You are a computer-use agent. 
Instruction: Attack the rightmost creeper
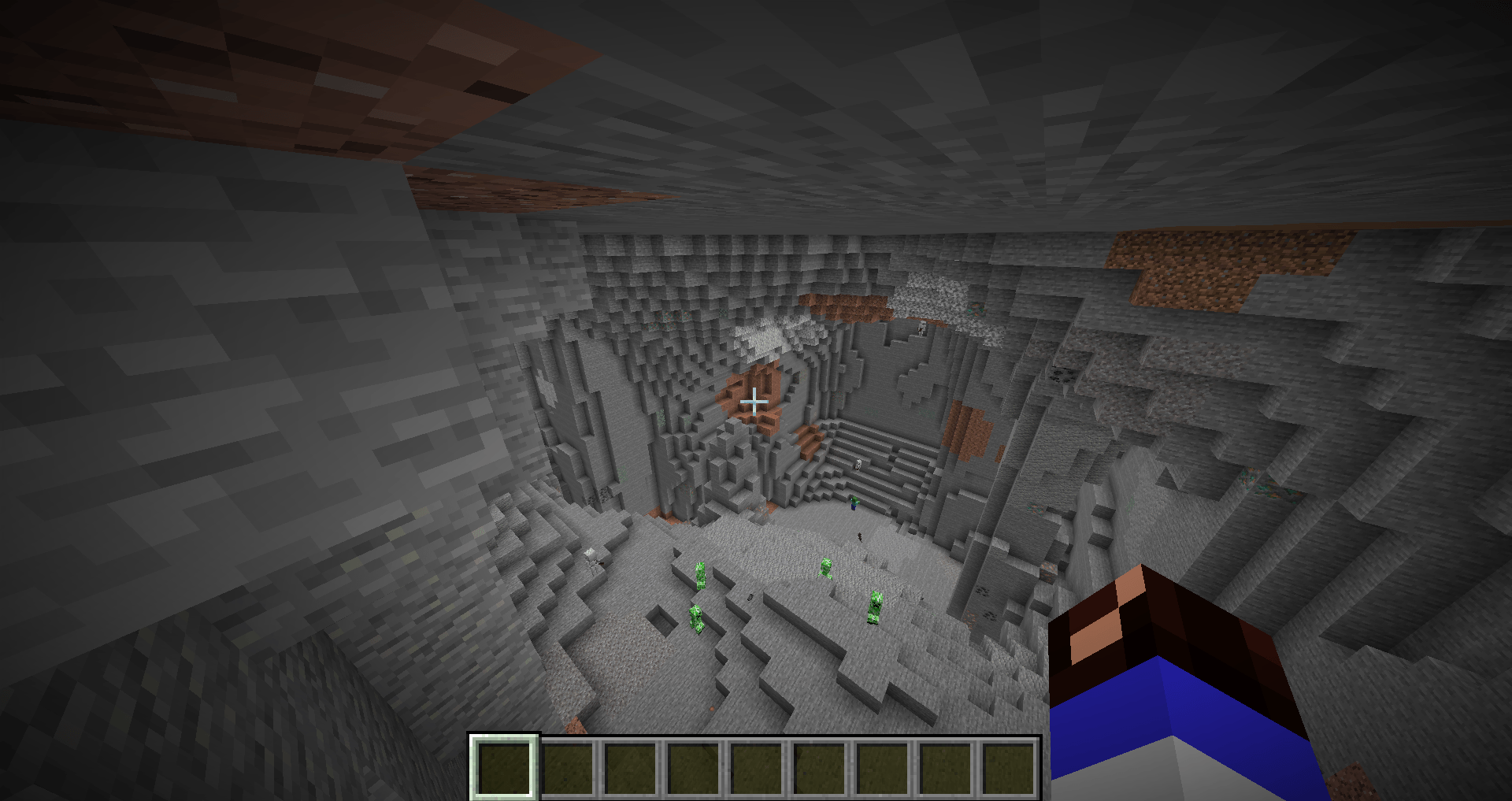click(x=876, y=608)
